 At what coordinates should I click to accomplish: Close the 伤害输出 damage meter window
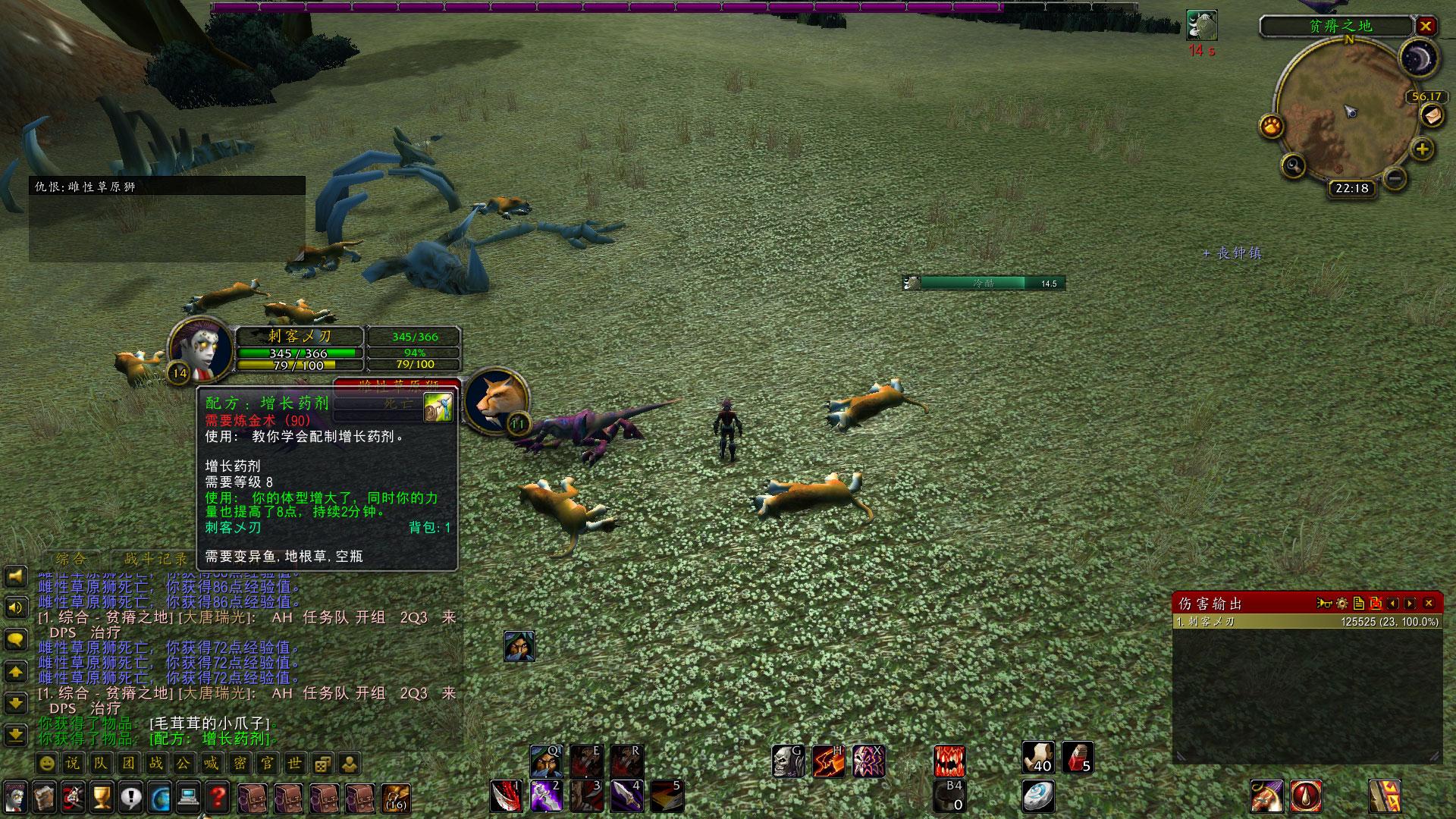click(x=1429, y=604)
